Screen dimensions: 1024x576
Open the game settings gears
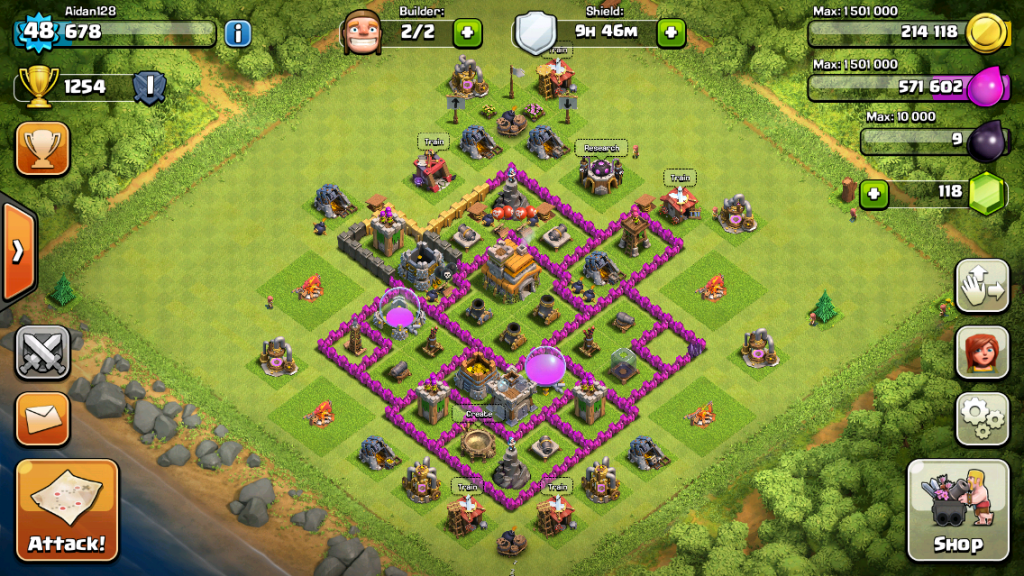[982, 418]
